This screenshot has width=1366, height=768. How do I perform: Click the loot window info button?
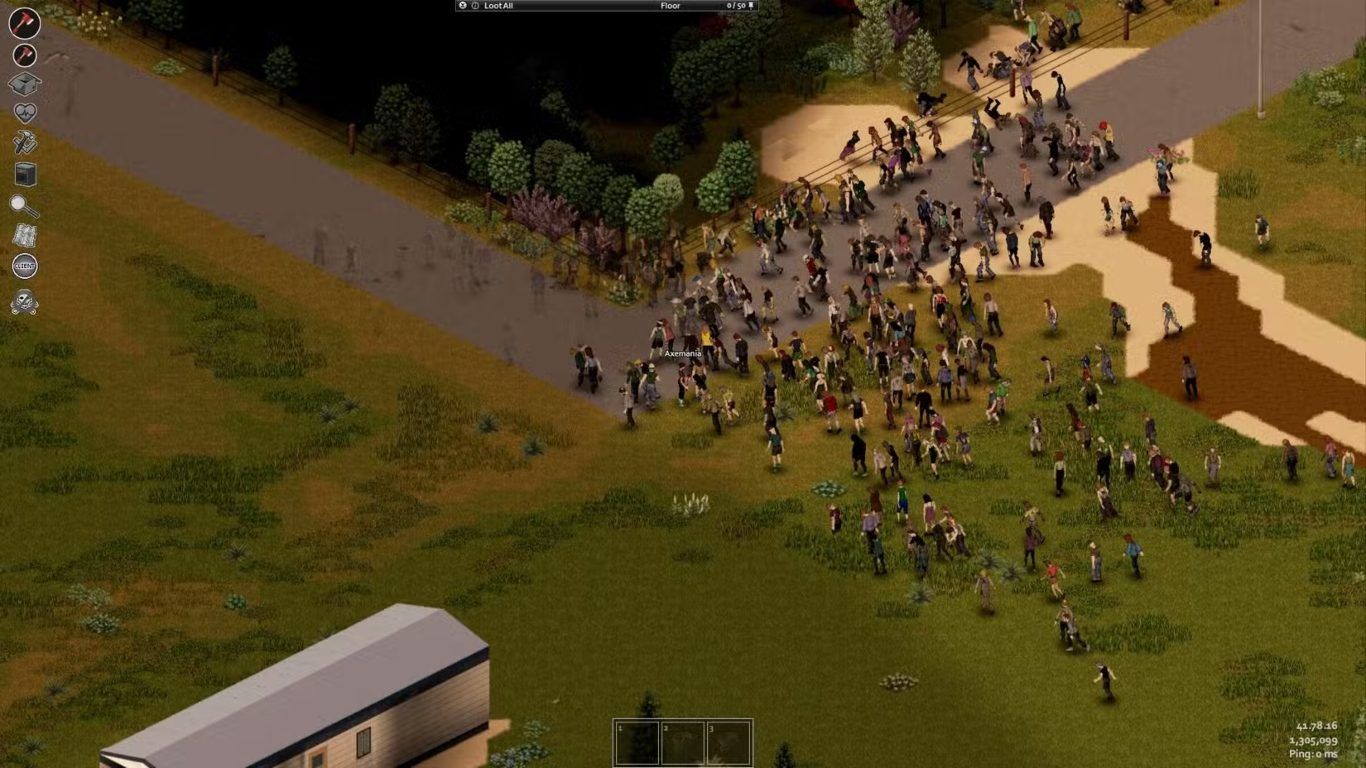click(x=475, y=6)
